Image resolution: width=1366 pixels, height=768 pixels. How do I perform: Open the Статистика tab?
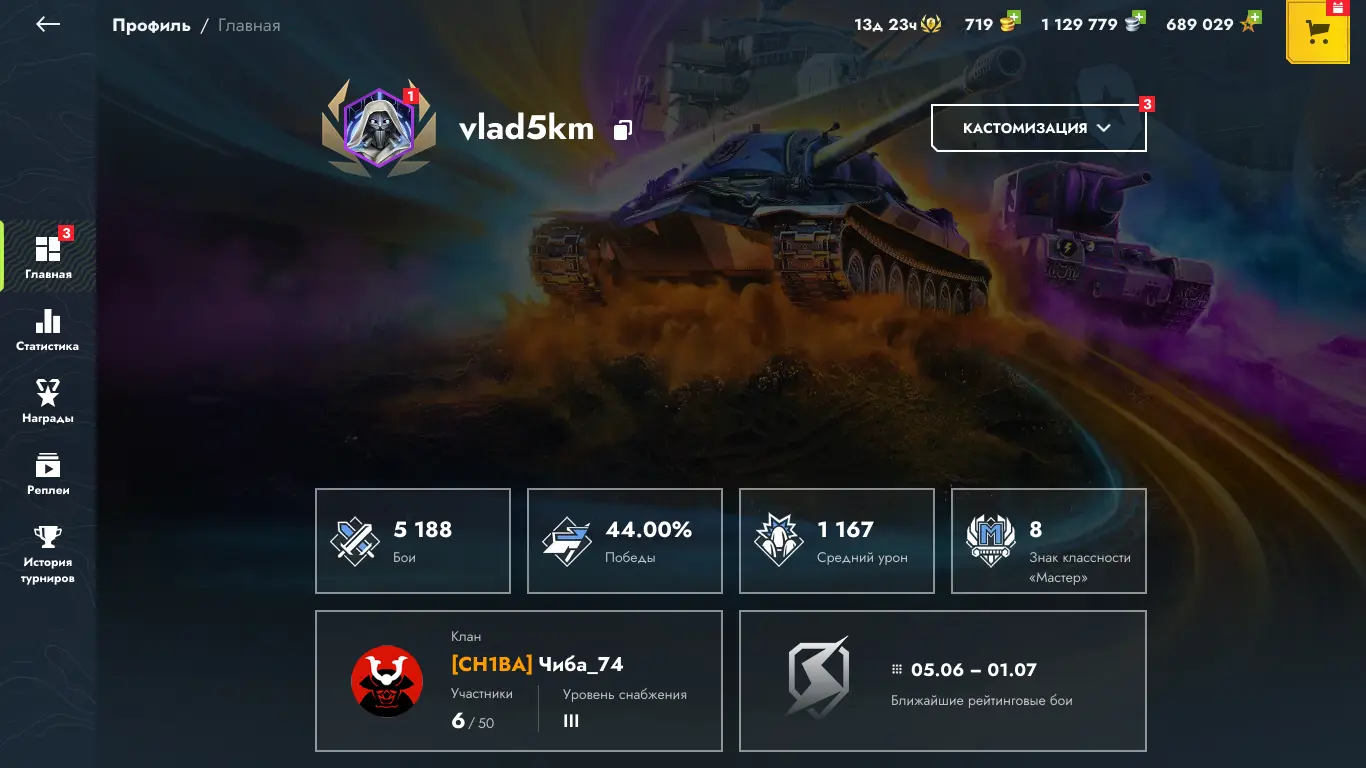point(48,330)
